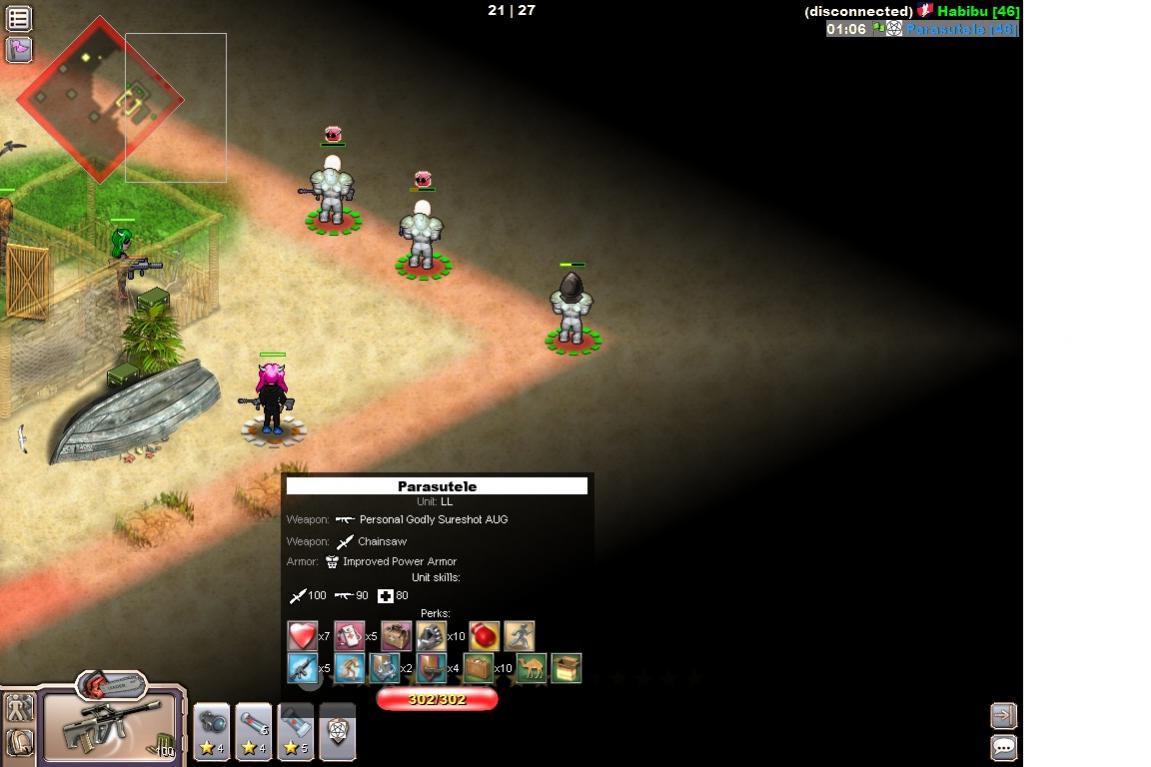Click the camel perk icon
Screen dimensions: 1151x767
click(531, 667)
